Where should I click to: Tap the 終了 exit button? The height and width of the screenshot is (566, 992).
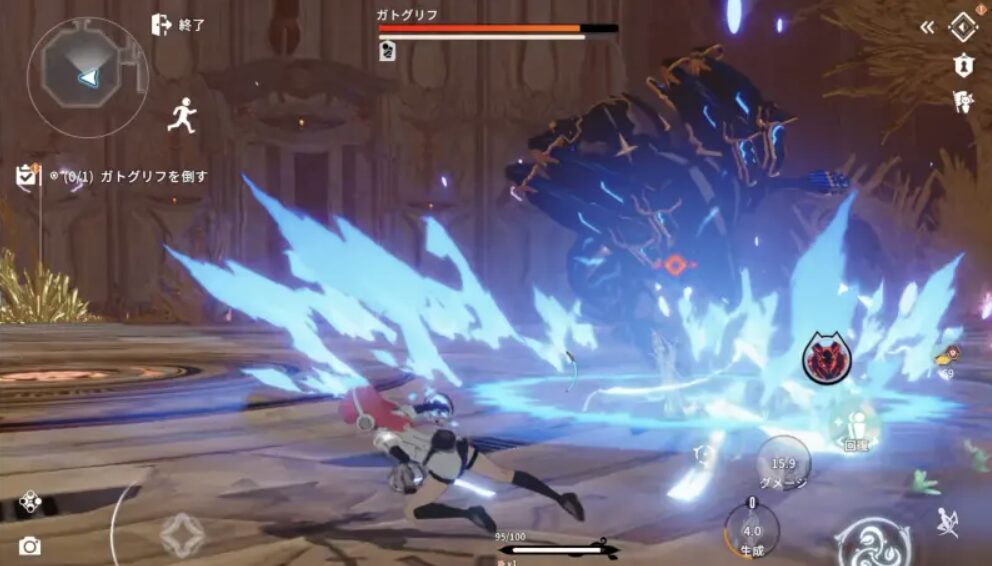click(177, 25)
